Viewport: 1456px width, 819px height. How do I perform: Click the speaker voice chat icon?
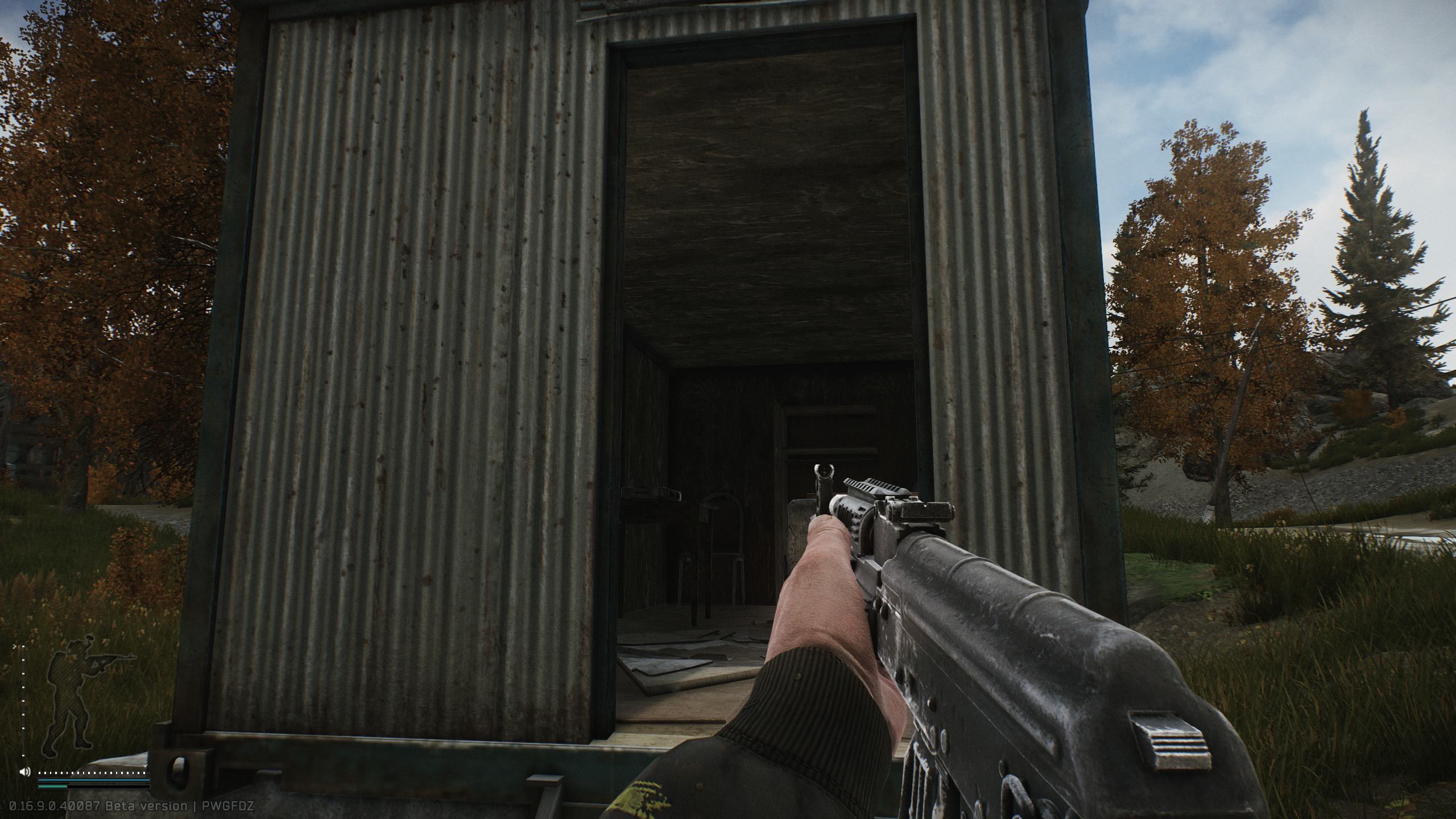pyautogui.click(x=25, y=772)
